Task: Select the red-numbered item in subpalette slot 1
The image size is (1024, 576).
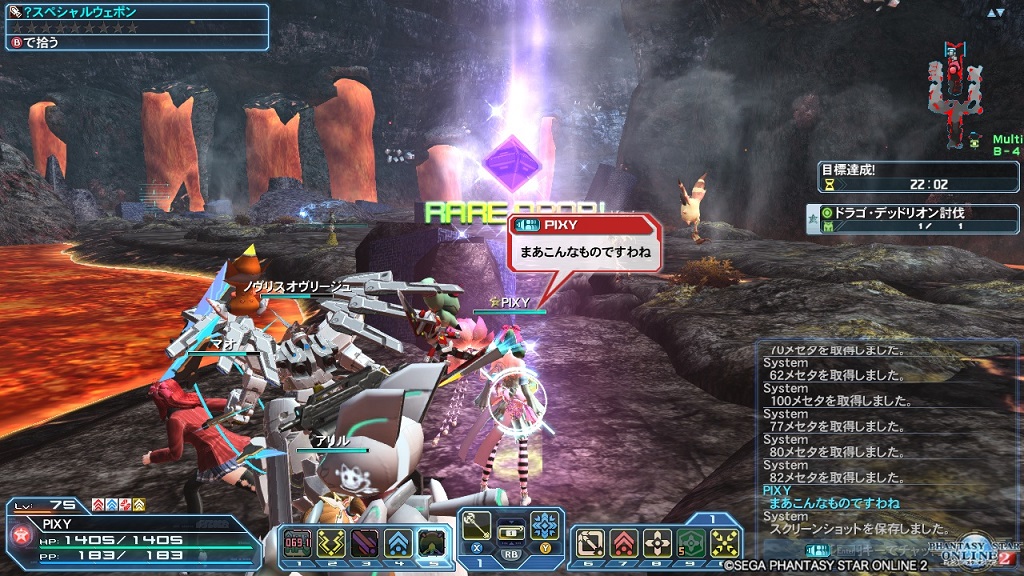Action: (298, 542)
